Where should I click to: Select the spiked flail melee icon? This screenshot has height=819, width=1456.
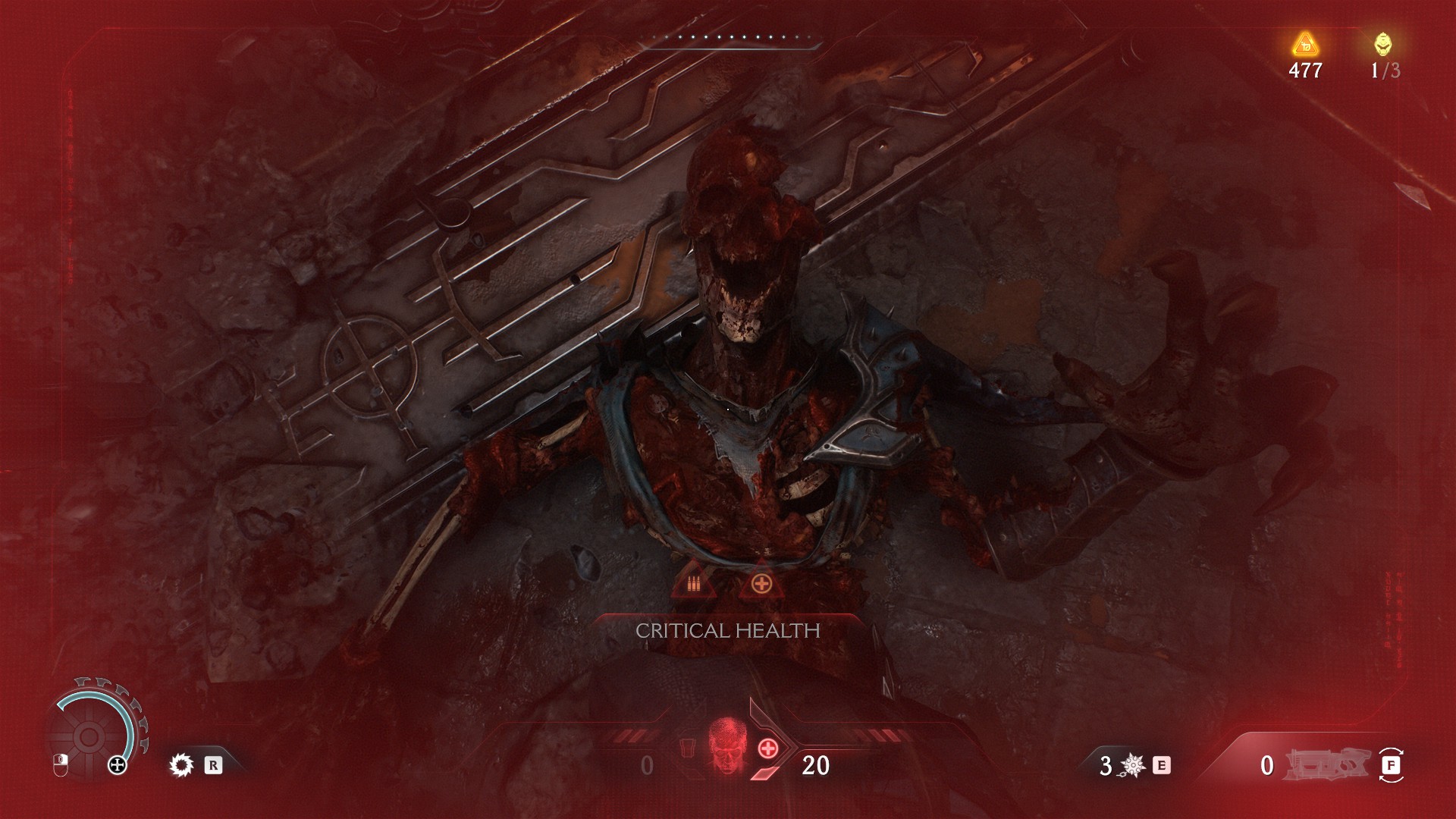(x=1133, y=766)
